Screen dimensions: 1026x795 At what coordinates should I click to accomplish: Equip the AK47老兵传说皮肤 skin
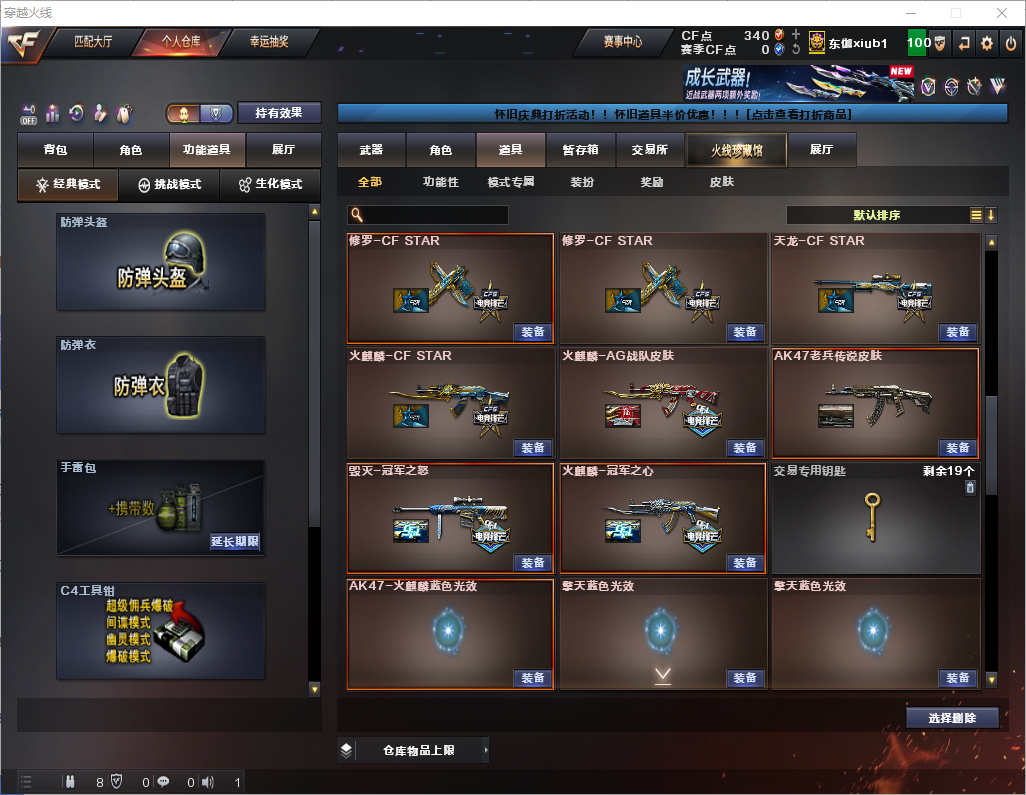tap(957, 448)
